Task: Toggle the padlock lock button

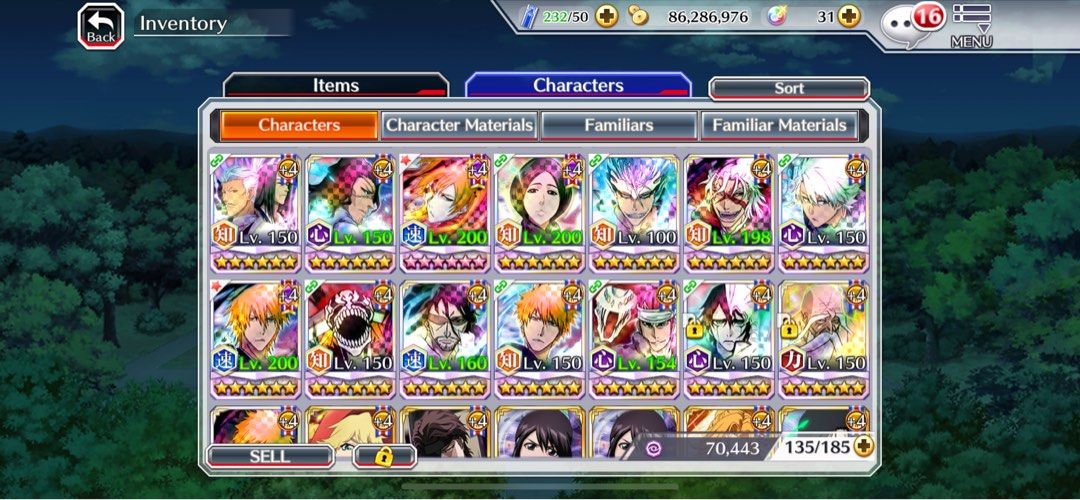Action: point(384,456)
